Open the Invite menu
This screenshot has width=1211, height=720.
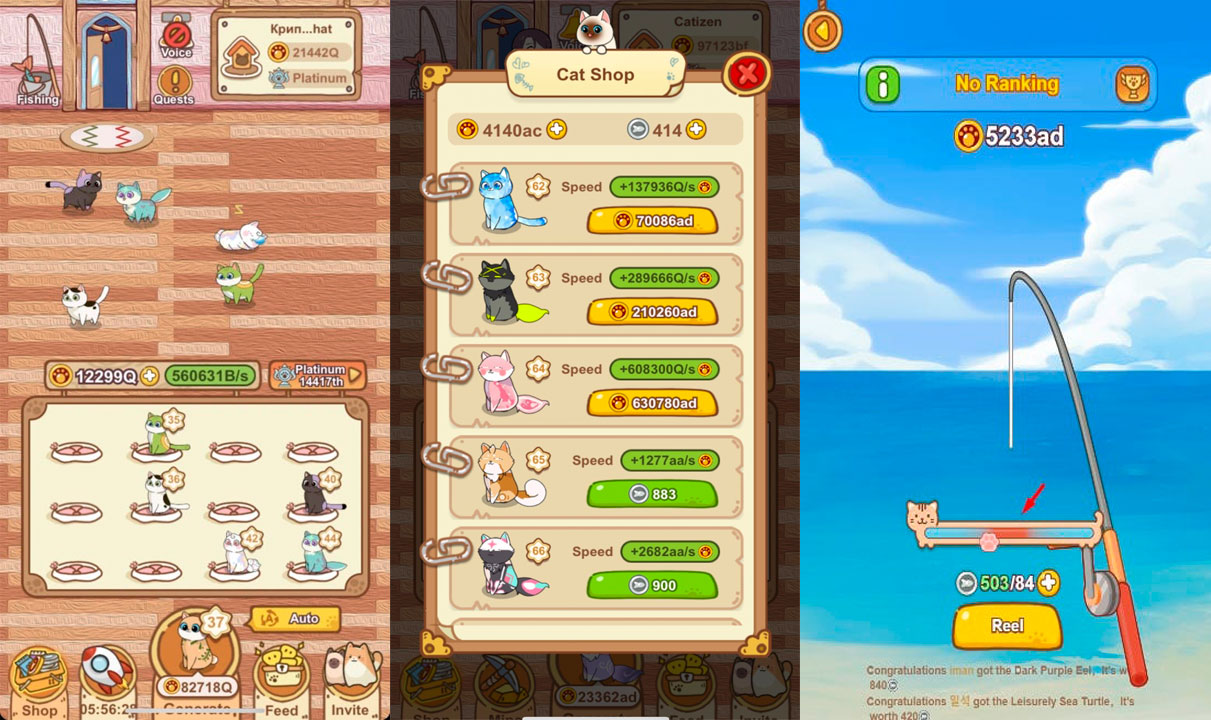click(350, 680)
